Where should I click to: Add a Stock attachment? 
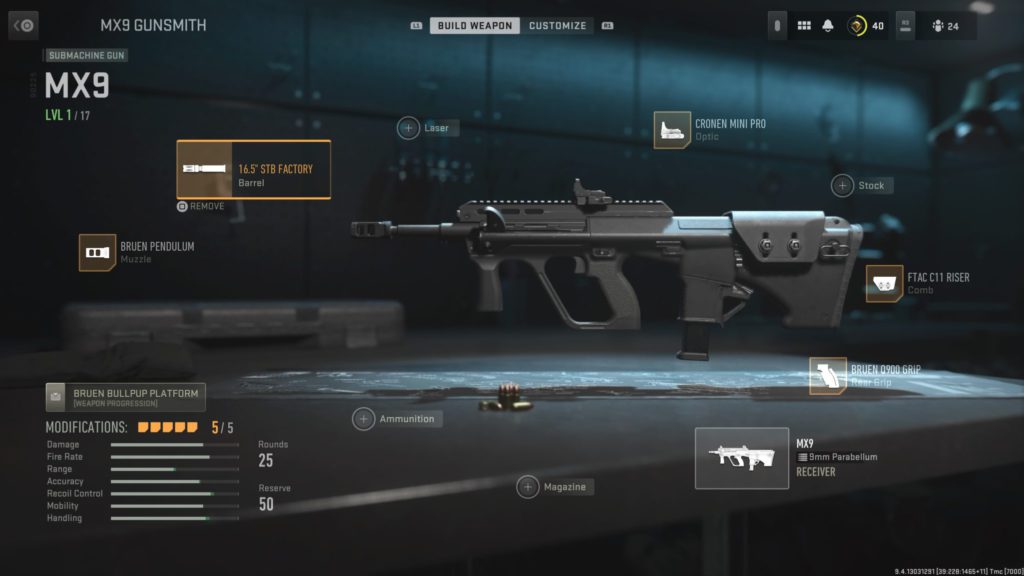tap(844, 185)
